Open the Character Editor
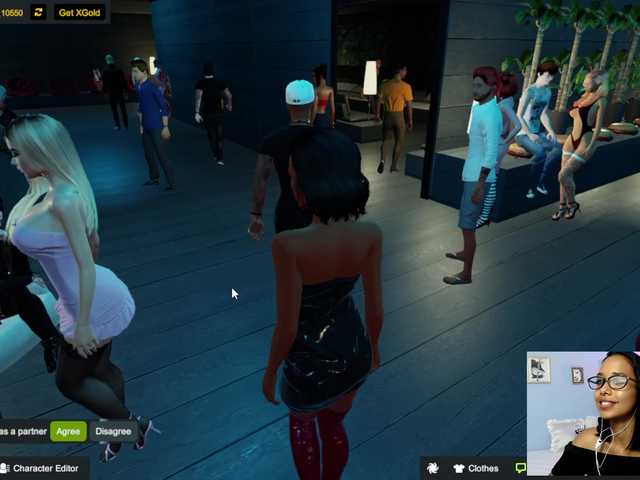640x480 pixels. pos(40,468)
